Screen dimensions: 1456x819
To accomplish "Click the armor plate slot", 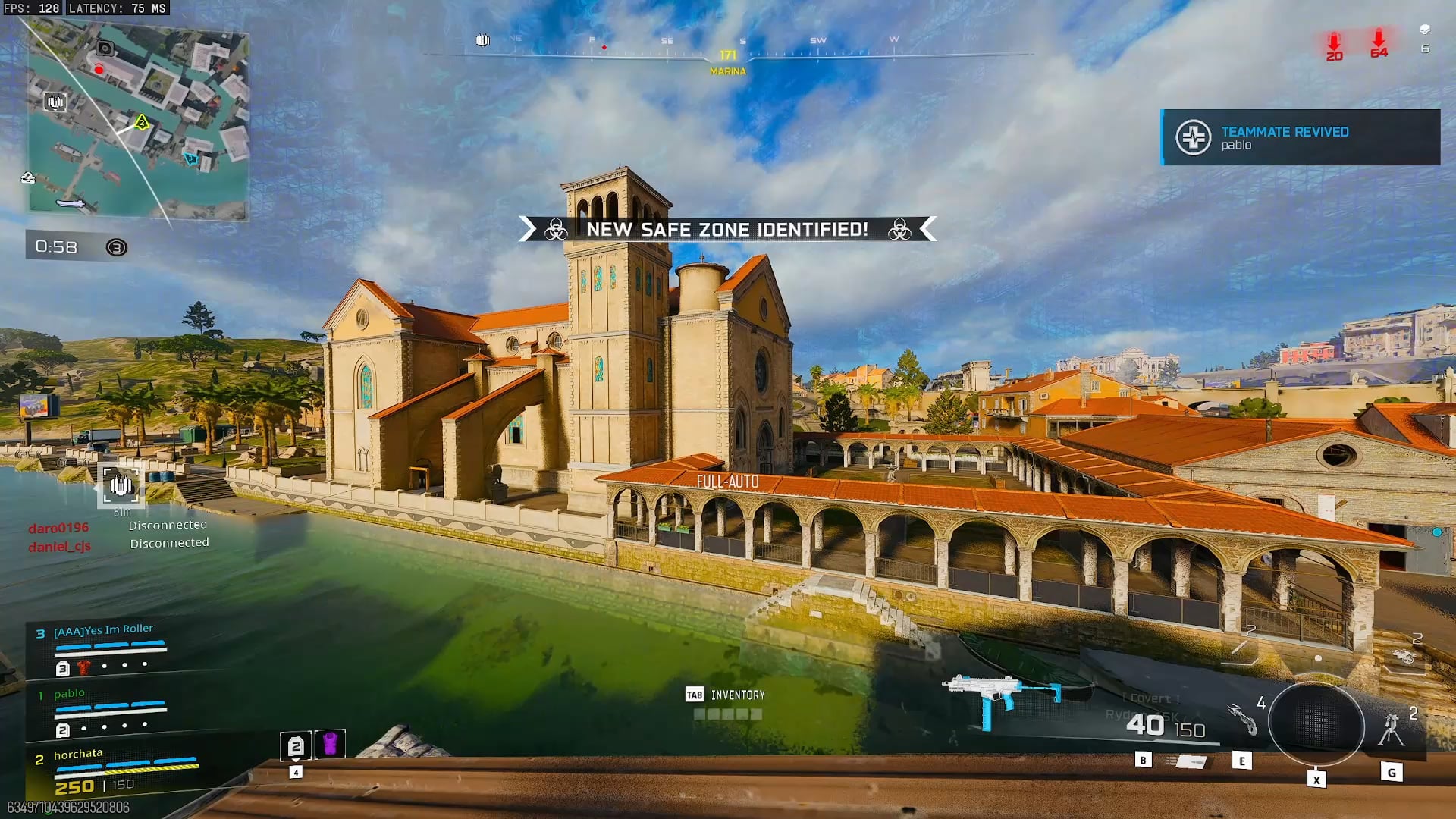I will coord(296,746).
